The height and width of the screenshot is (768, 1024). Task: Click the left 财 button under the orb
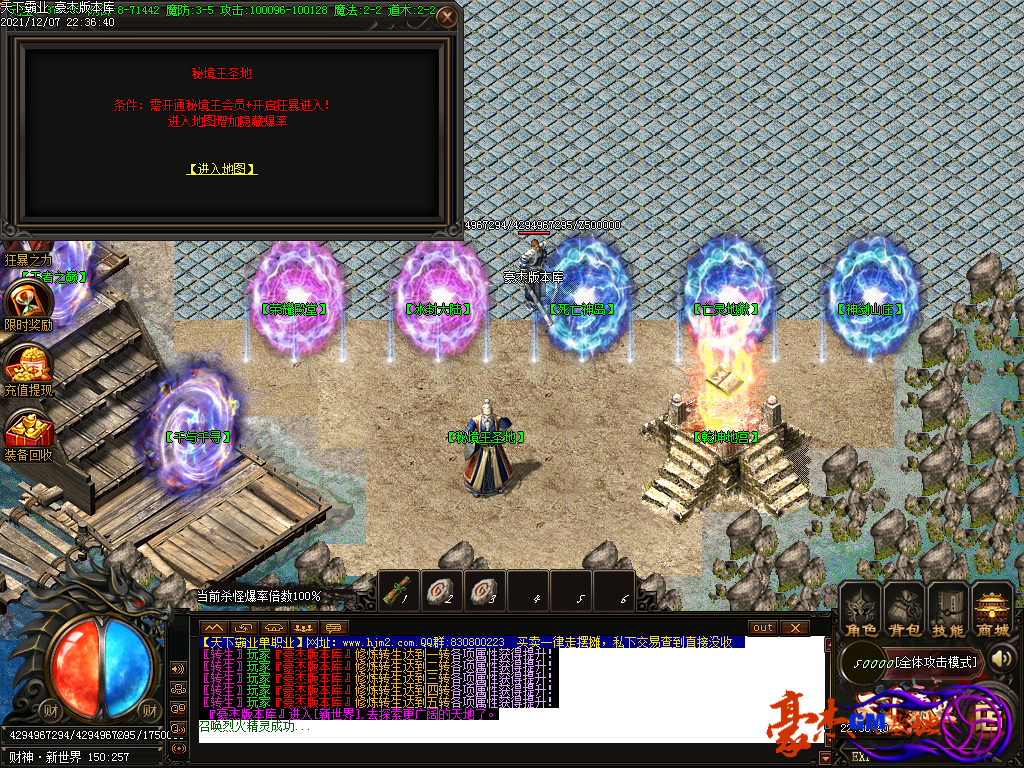coord(50,710)
